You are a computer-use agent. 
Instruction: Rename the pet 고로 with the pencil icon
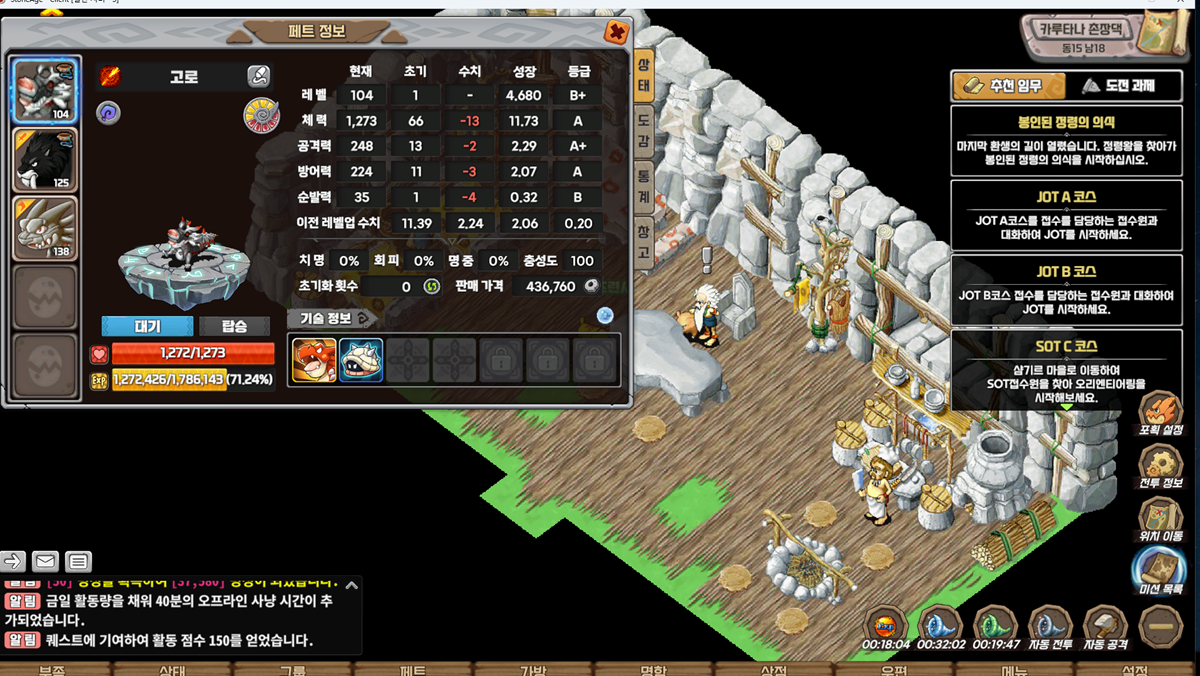[258, 76]
